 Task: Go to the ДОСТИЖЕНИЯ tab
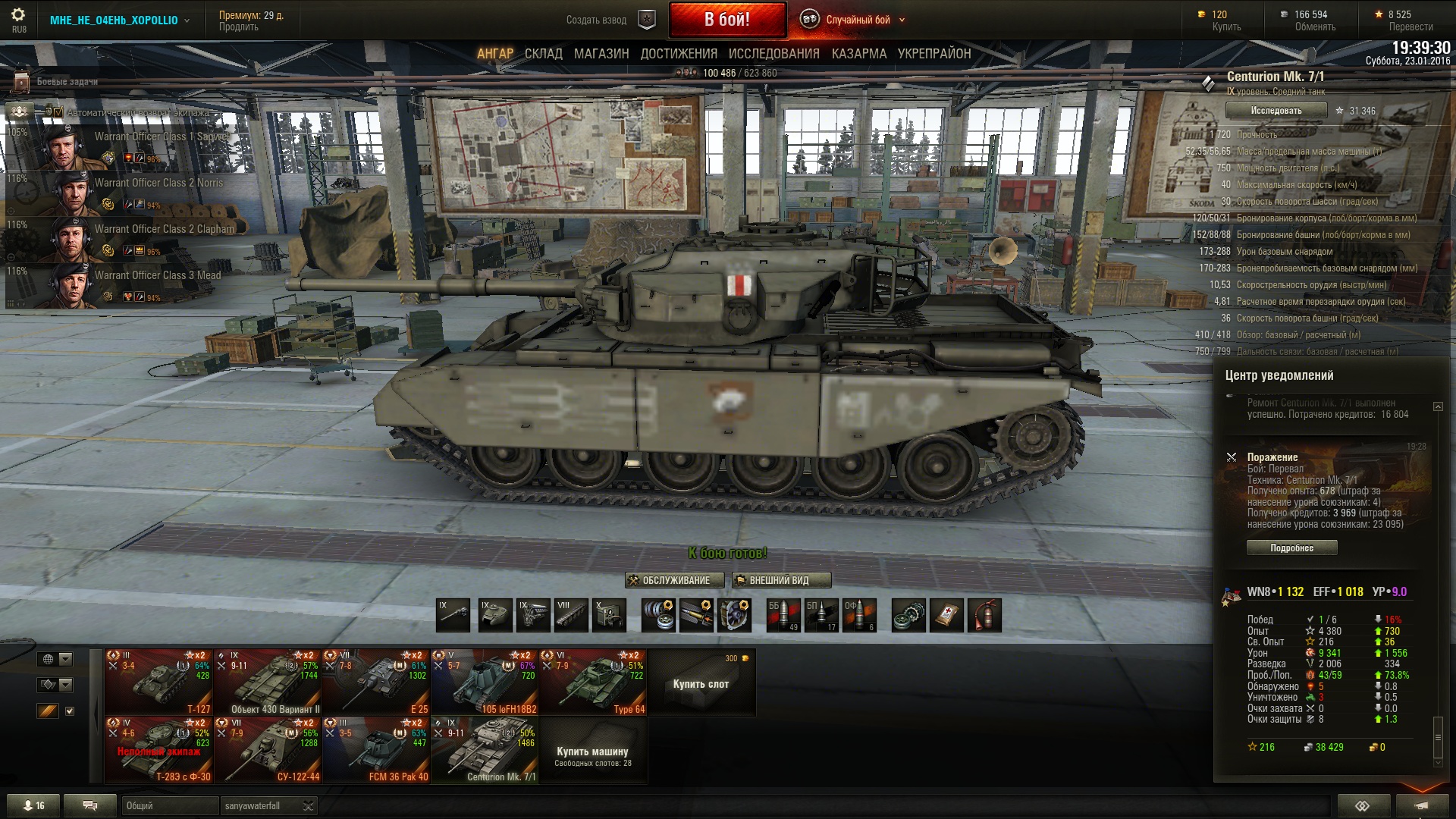click(x=679, y=54)
